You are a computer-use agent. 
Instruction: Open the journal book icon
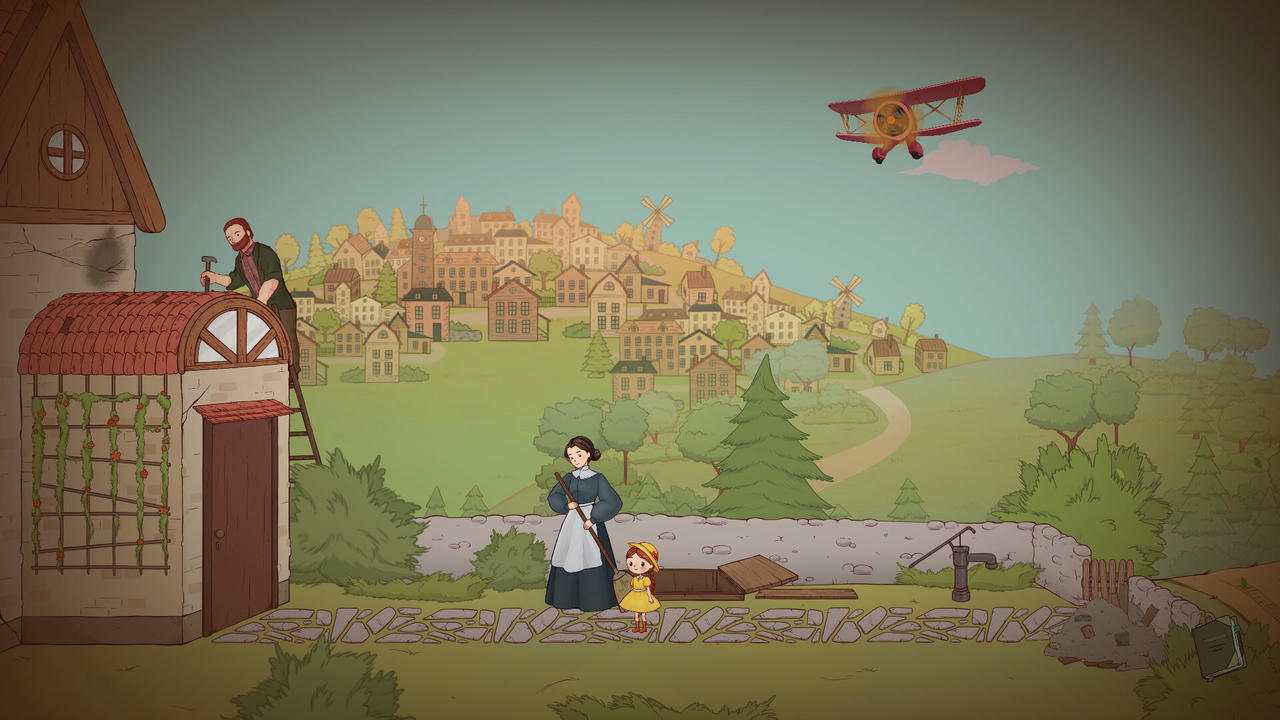click(1217, 645)
